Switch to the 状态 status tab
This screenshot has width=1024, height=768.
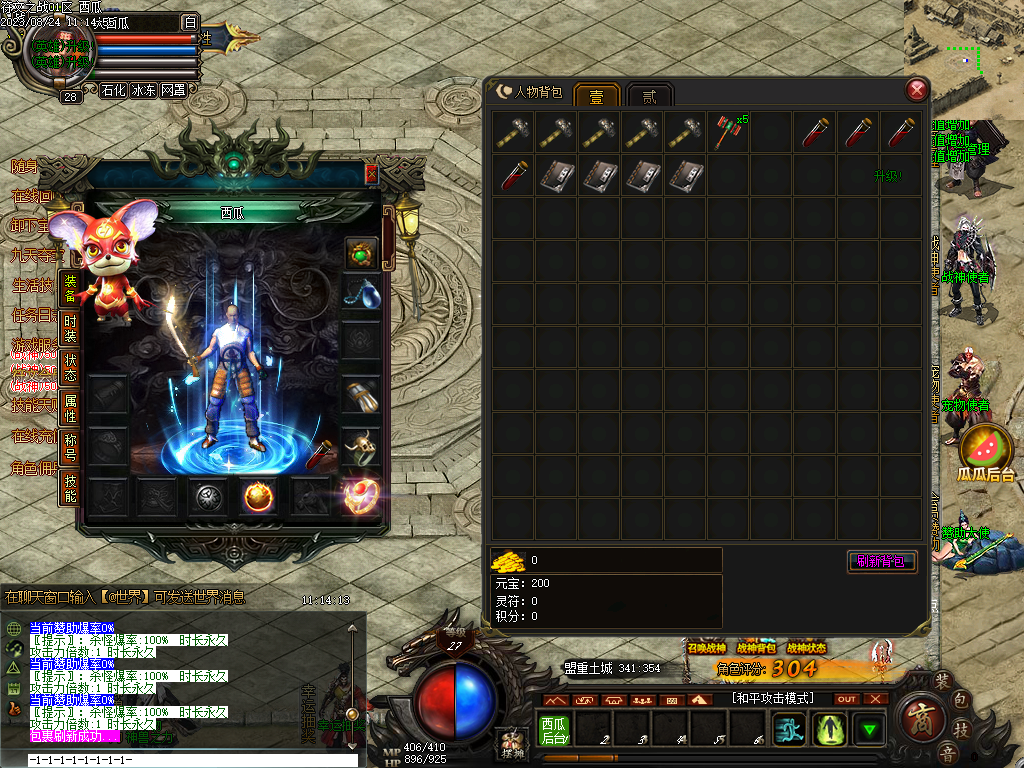point(70,368)
